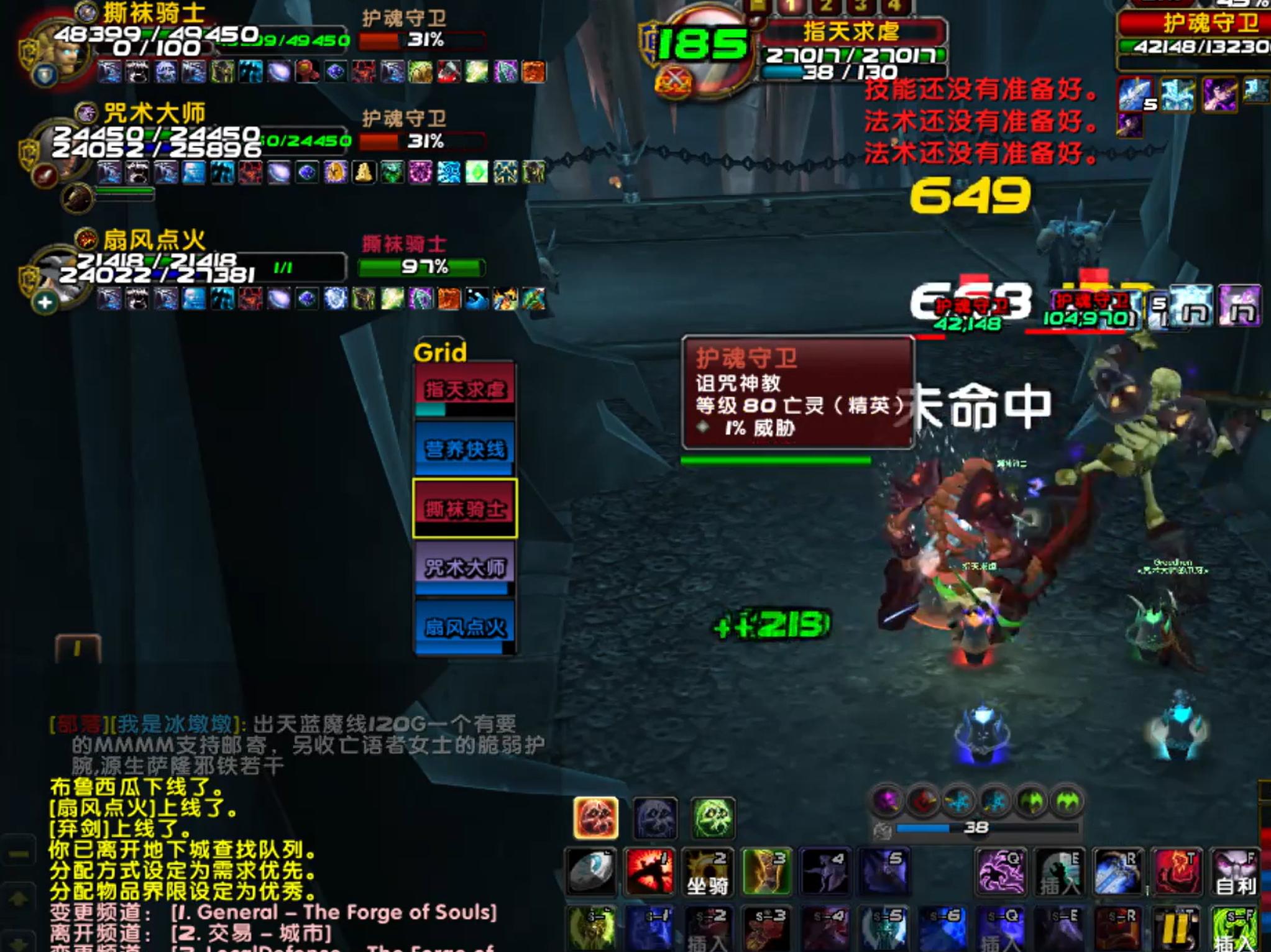Click the 坐骑 mount button on the action bar
This screenshot has width=1271, height=952.
(x=709, y=870)
